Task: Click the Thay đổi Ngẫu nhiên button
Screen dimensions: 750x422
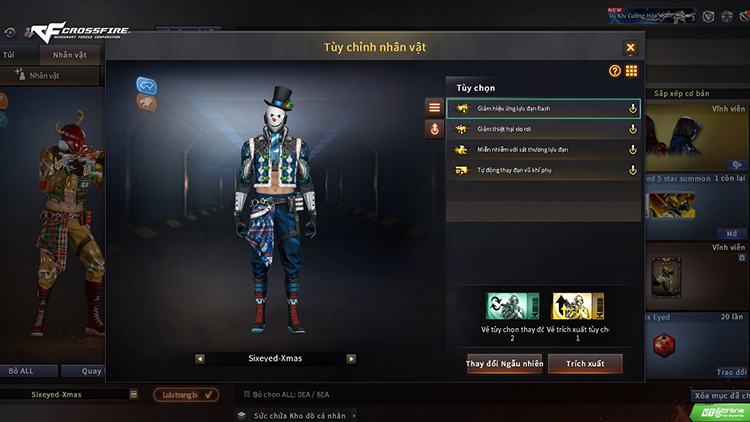Action: coord(505,364)
